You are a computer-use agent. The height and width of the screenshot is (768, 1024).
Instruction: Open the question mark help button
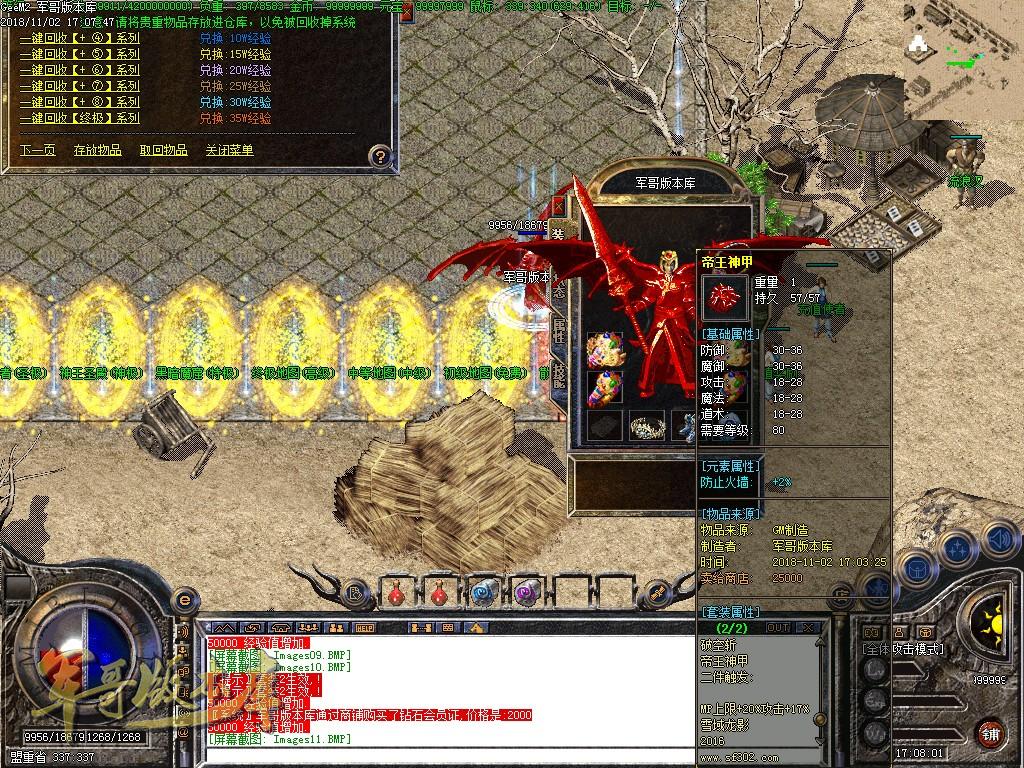pos(379,156)
